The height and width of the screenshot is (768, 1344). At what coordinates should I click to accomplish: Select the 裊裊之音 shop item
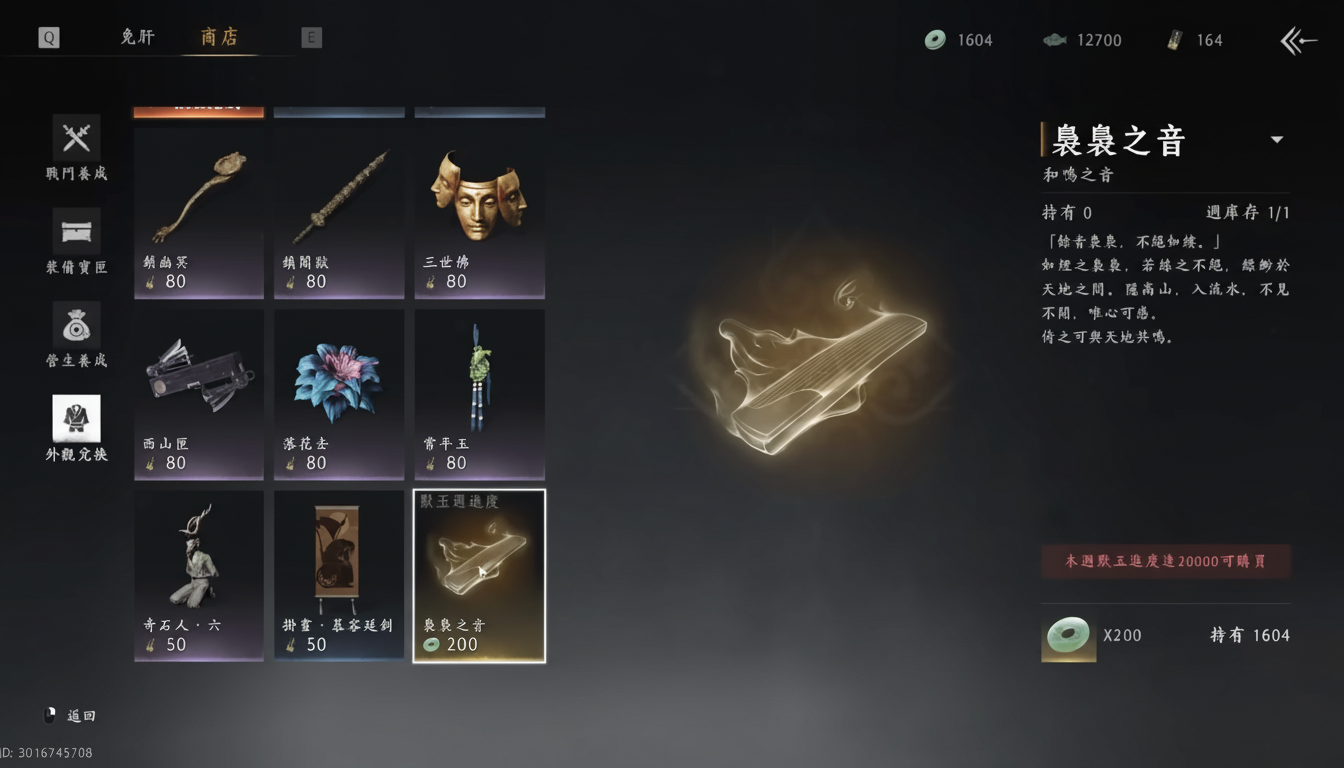click(x=479, y=575)
